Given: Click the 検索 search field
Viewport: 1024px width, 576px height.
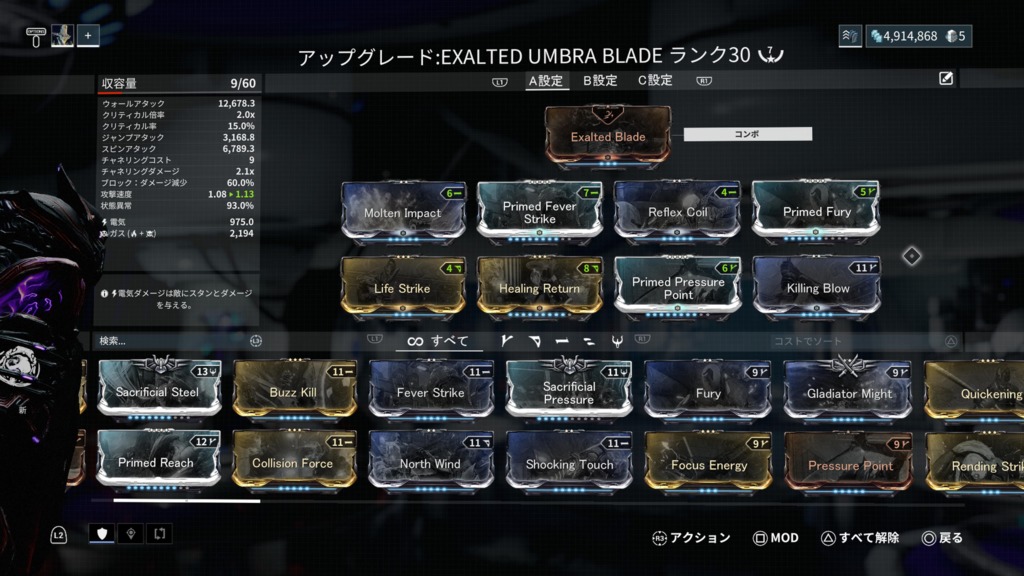Looking at the screenshot, I should 170,341.
